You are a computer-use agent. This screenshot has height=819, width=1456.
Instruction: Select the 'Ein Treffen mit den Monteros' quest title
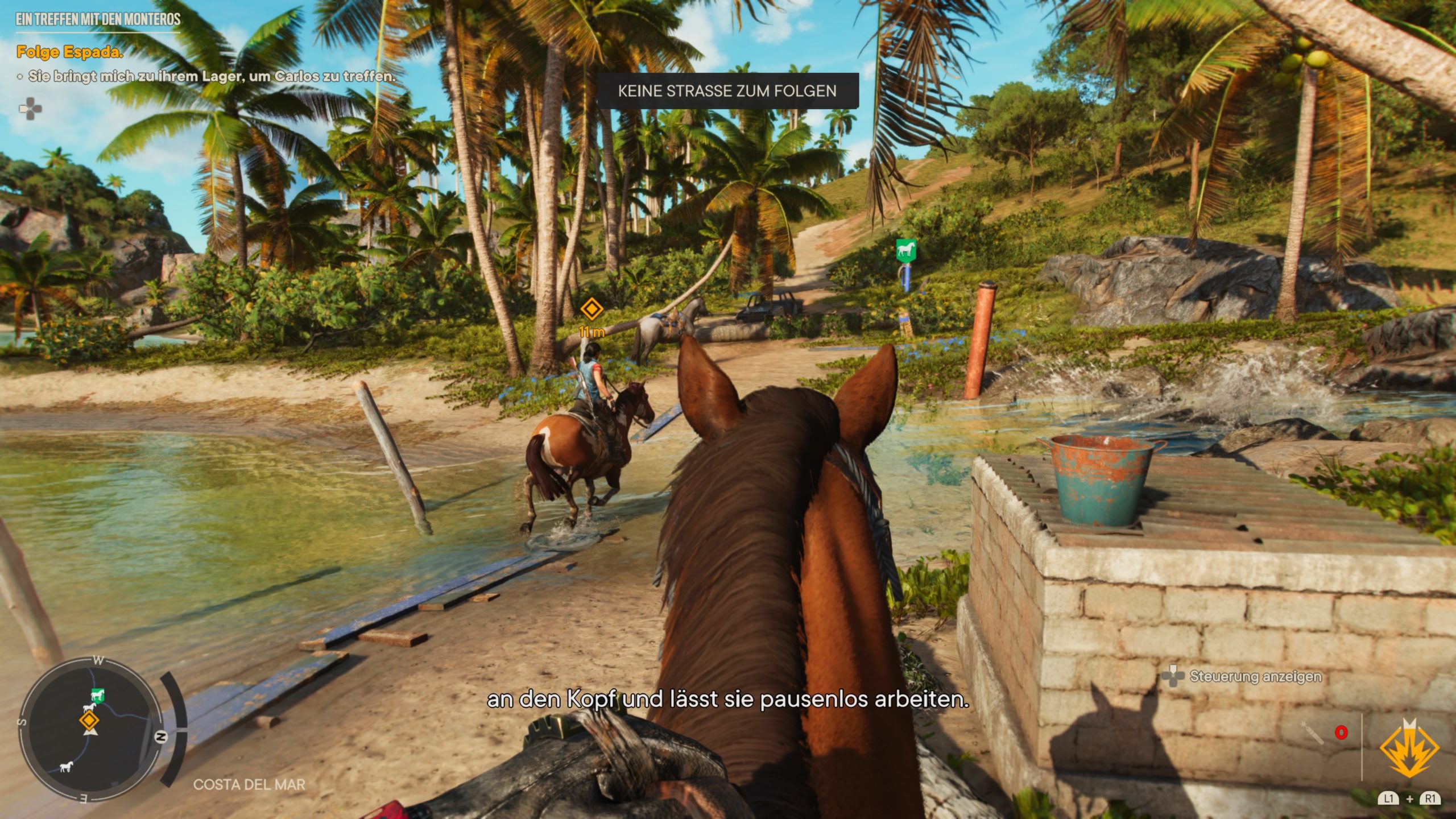point(98,19)
